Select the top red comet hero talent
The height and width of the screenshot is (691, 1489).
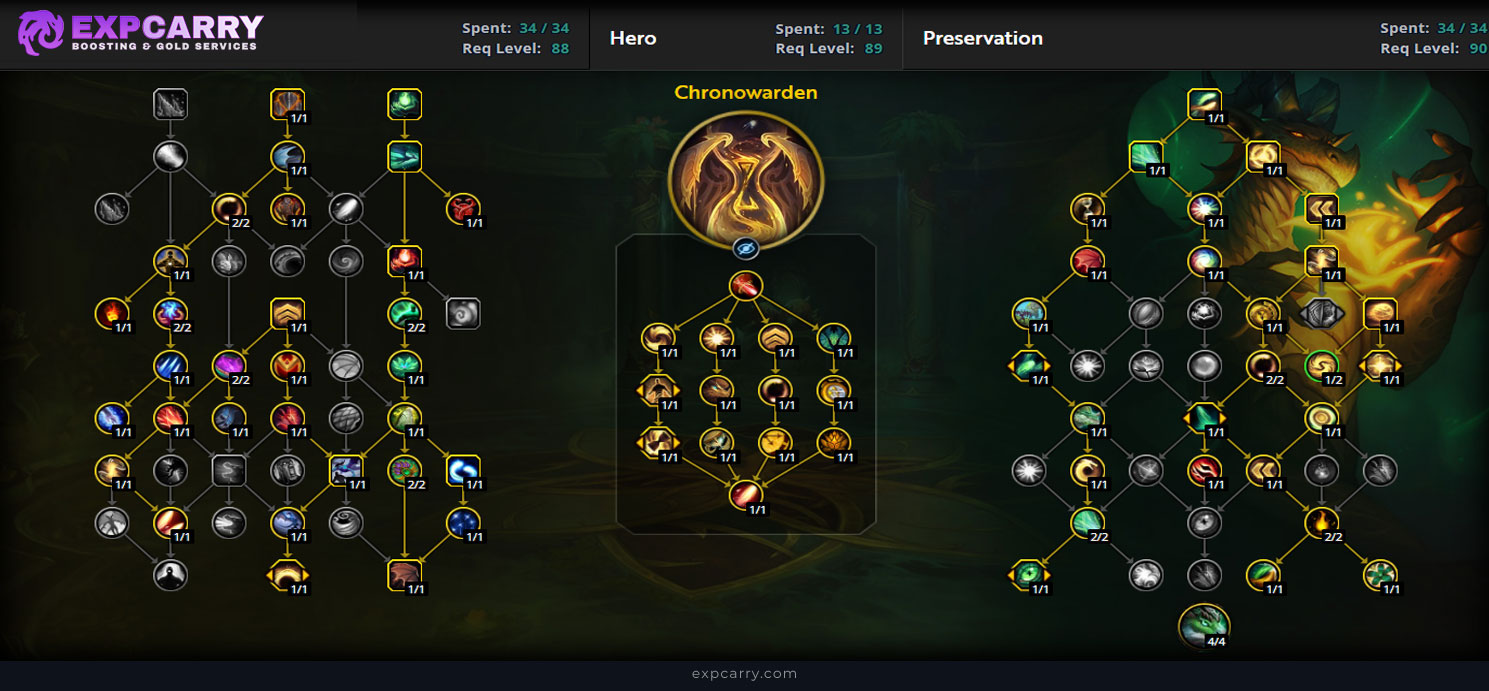coord(746,286)
